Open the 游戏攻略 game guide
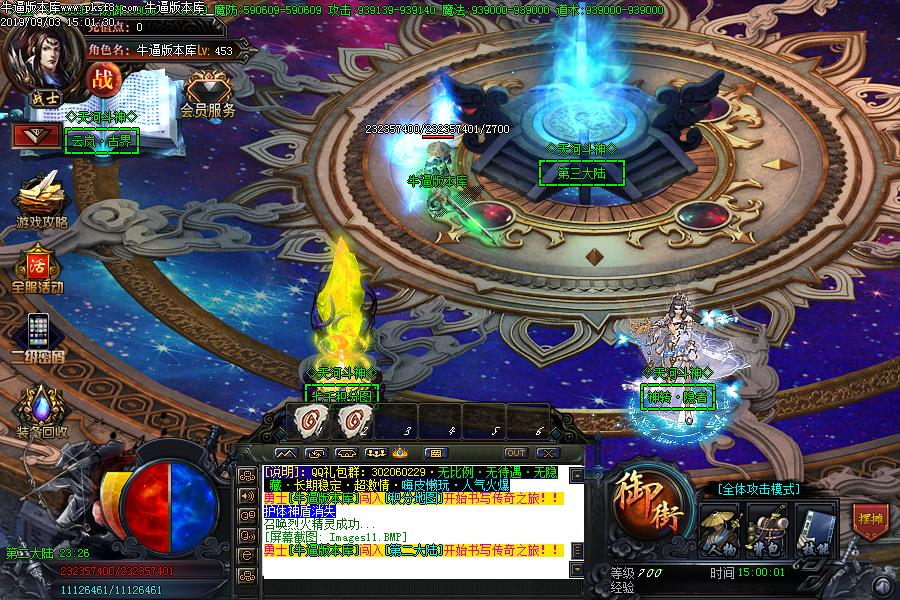The height and width of the screenshot is (600, 900). tap(40, 198)
